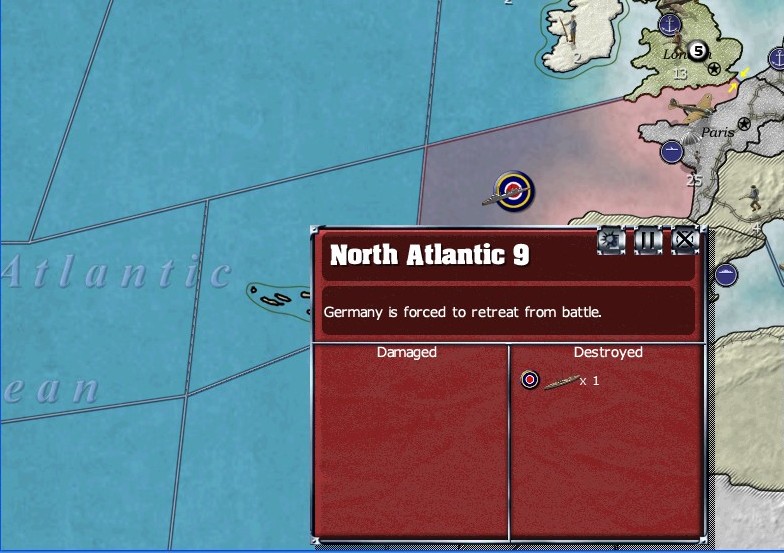Screen dimensions: 784x553
Task: Click the numbered 5 chip near London
Action: click(698, 50)
